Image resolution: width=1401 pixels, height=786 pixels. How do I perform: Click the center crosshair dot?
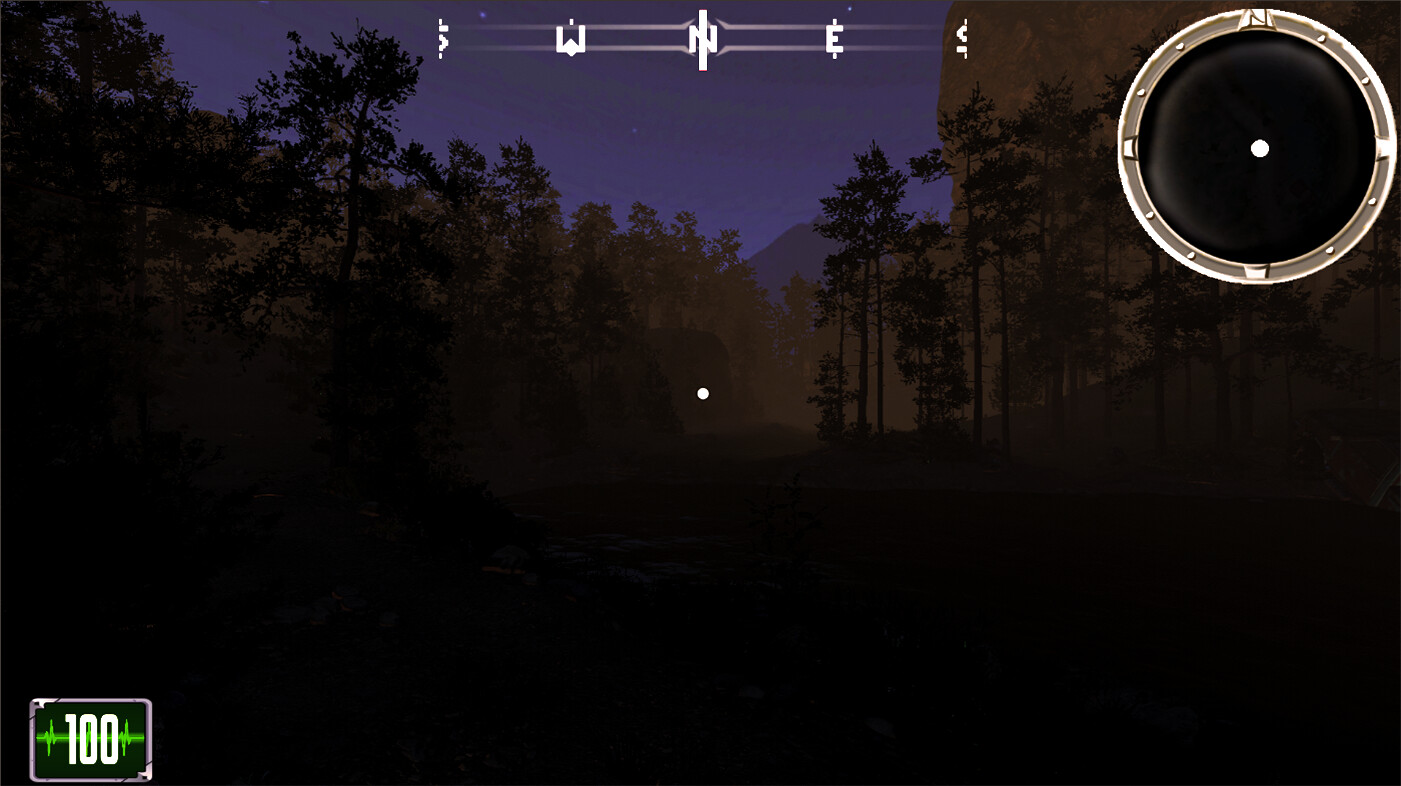point(702,393)
